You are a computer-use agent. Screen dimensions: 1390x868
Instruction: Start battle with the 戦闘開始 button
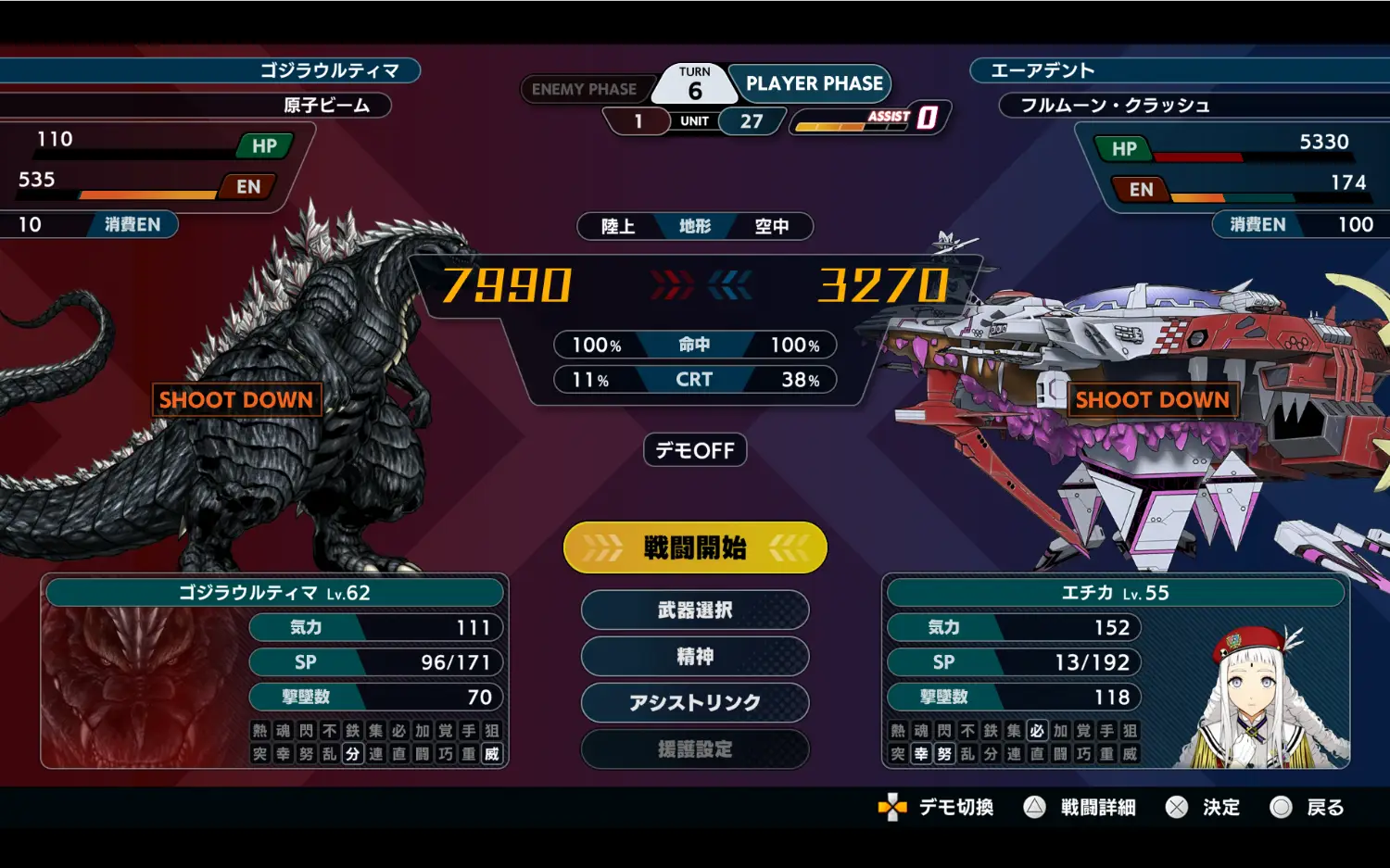click(x=695, y=547)
